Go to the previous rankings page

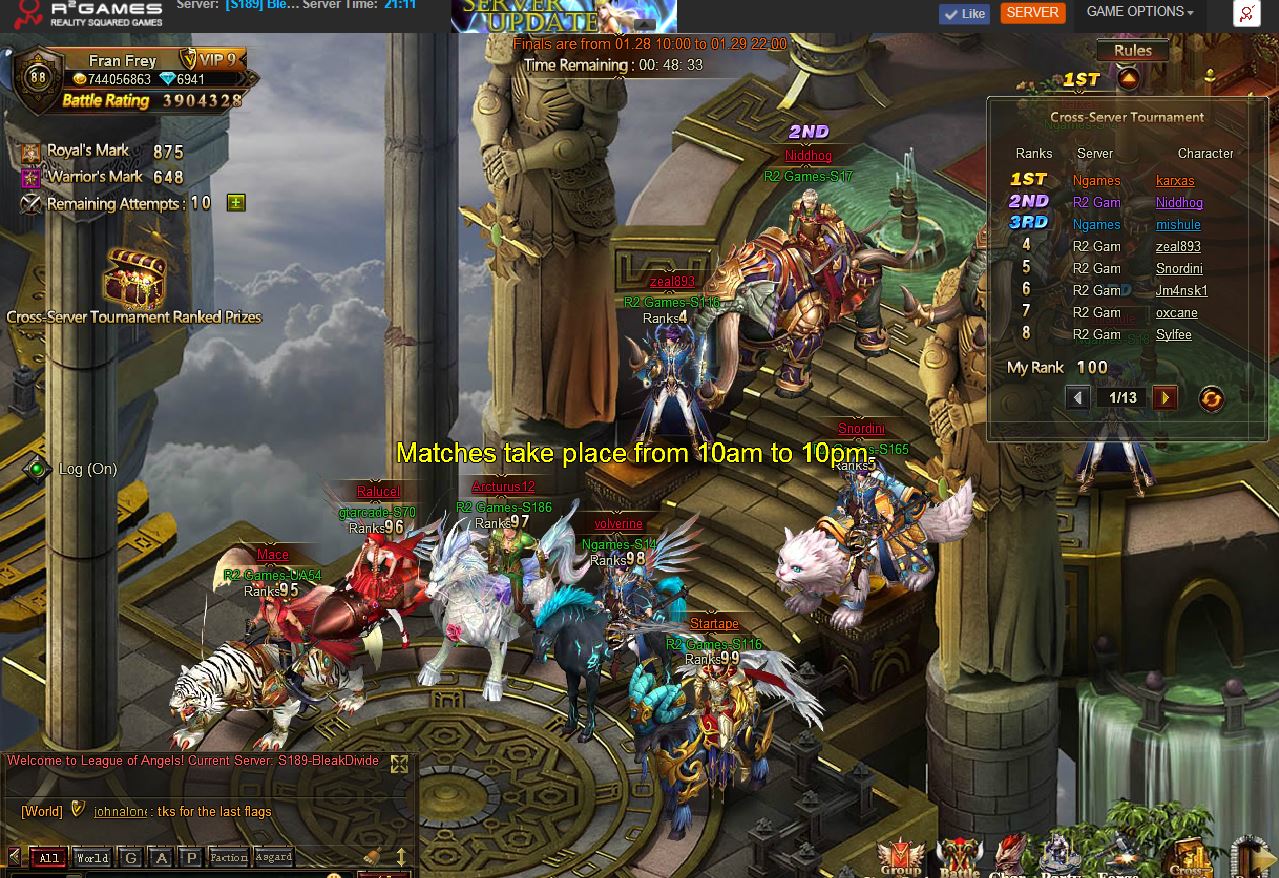click(x=1077, y=398)
